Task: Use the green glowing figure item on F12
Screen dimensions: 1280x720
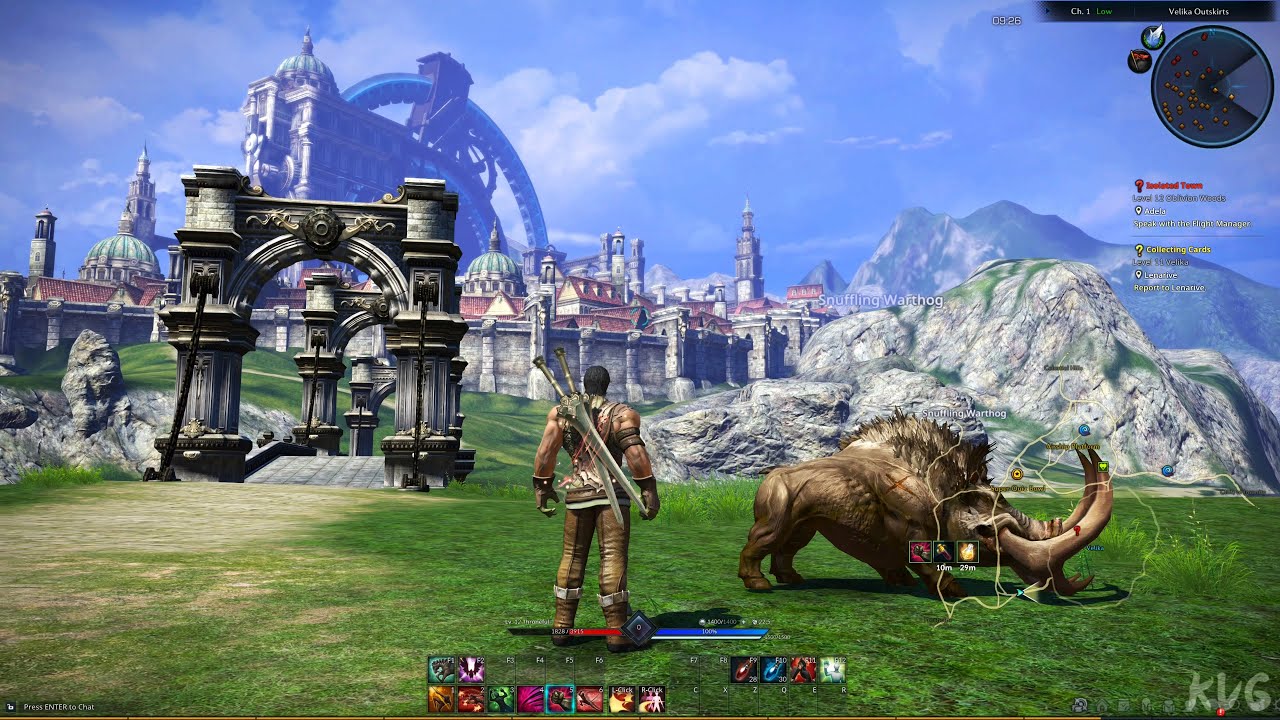Action: pyautogui.click(x=832, y=670)
